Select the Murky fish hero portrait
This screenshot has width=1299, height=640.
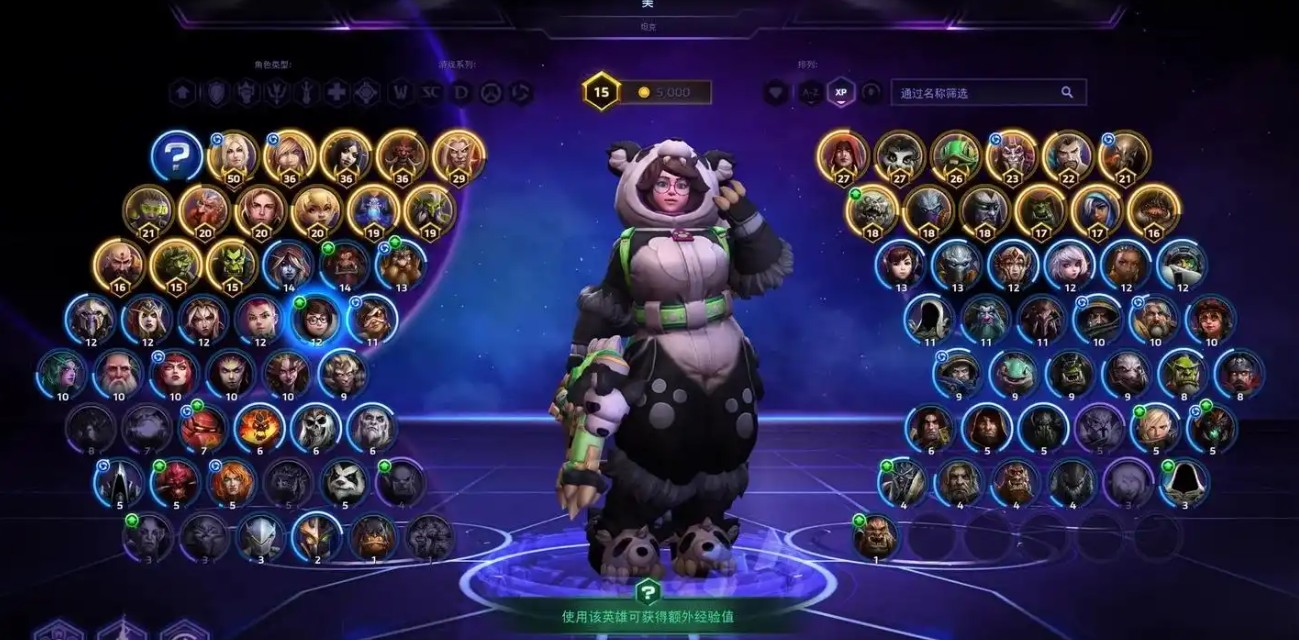(x=1014, y=373)
